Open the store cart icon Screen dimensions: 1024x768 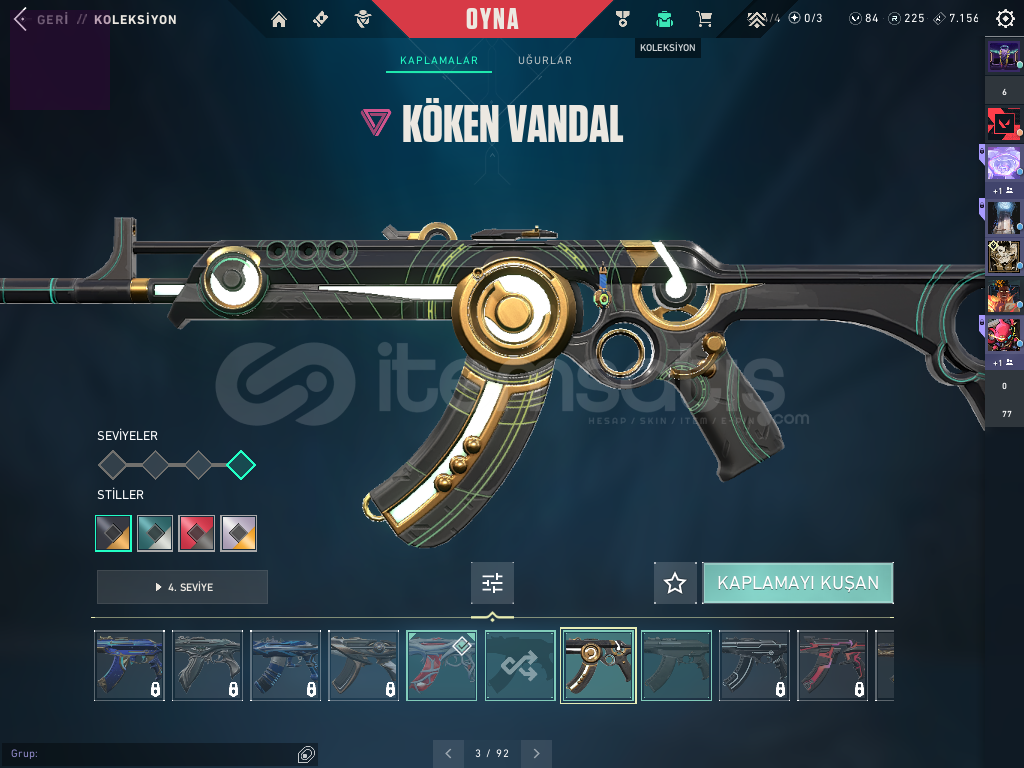704,19
